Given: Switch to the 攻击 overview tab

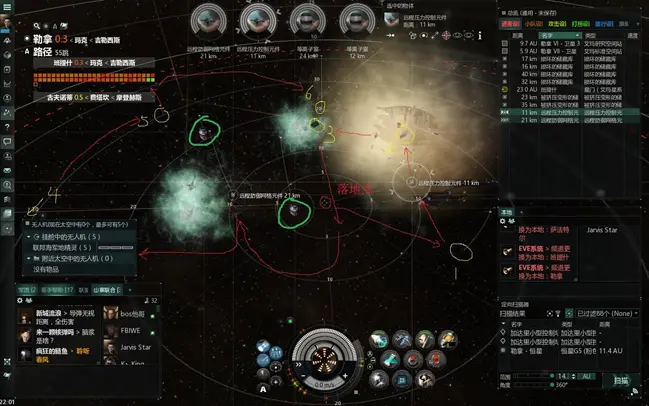Looking at the screenshot, I should (x=556, y=22).
